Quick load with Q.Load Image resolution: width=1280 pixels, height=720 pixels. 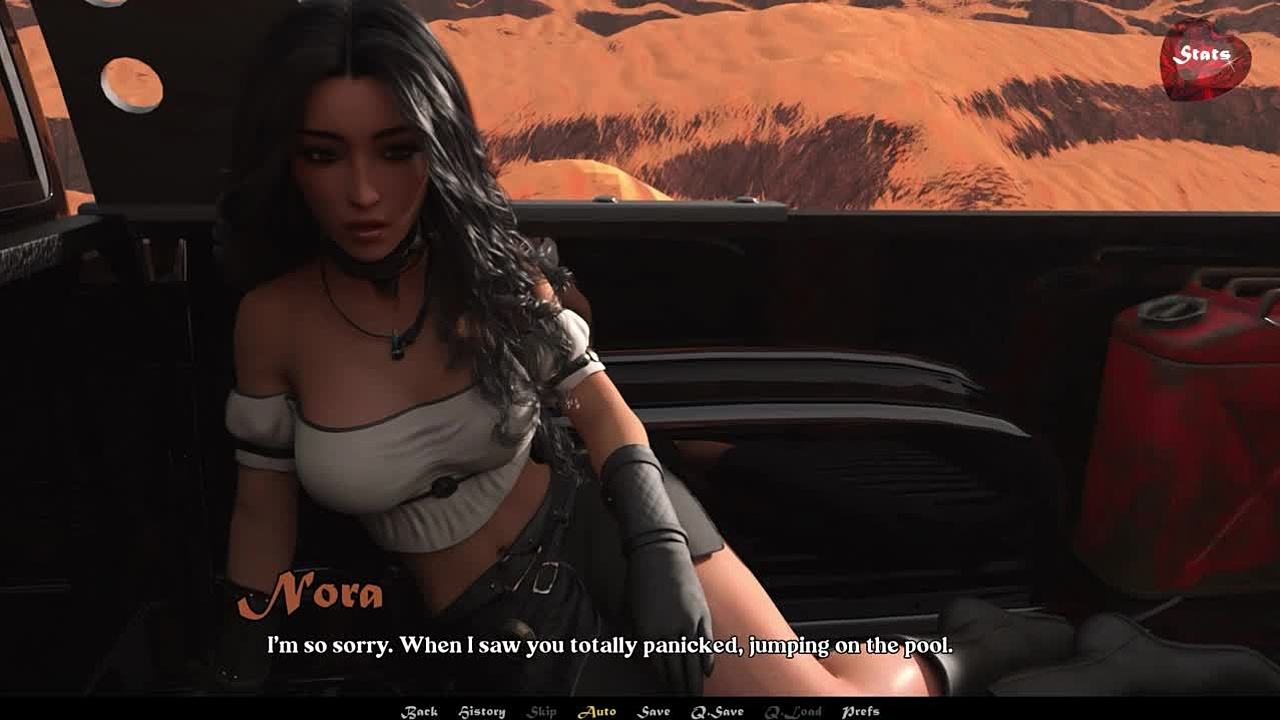(793, 711)
